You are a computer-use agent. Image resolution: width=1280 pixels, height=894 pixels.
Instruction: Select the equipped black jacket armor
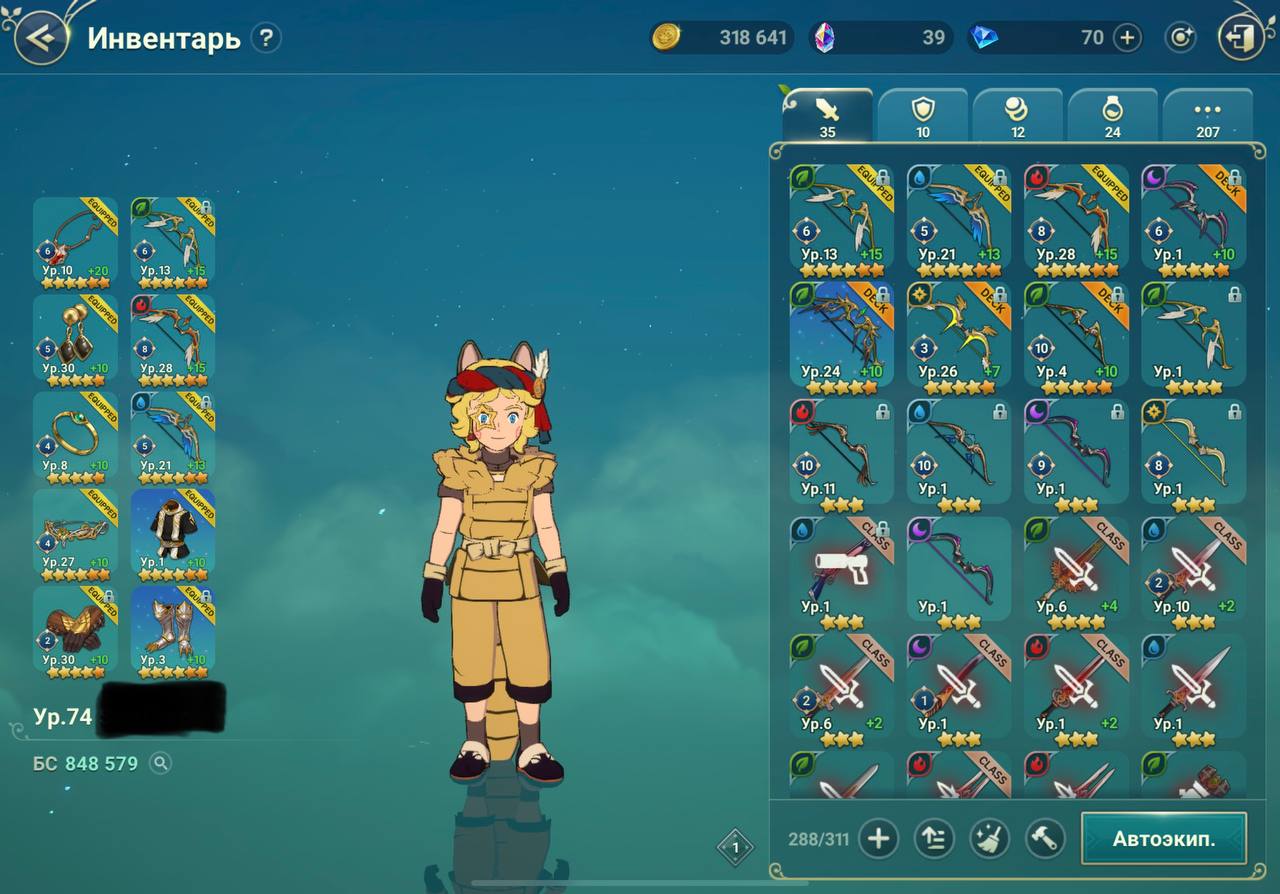pyautogui.click(x=172, y=531)
